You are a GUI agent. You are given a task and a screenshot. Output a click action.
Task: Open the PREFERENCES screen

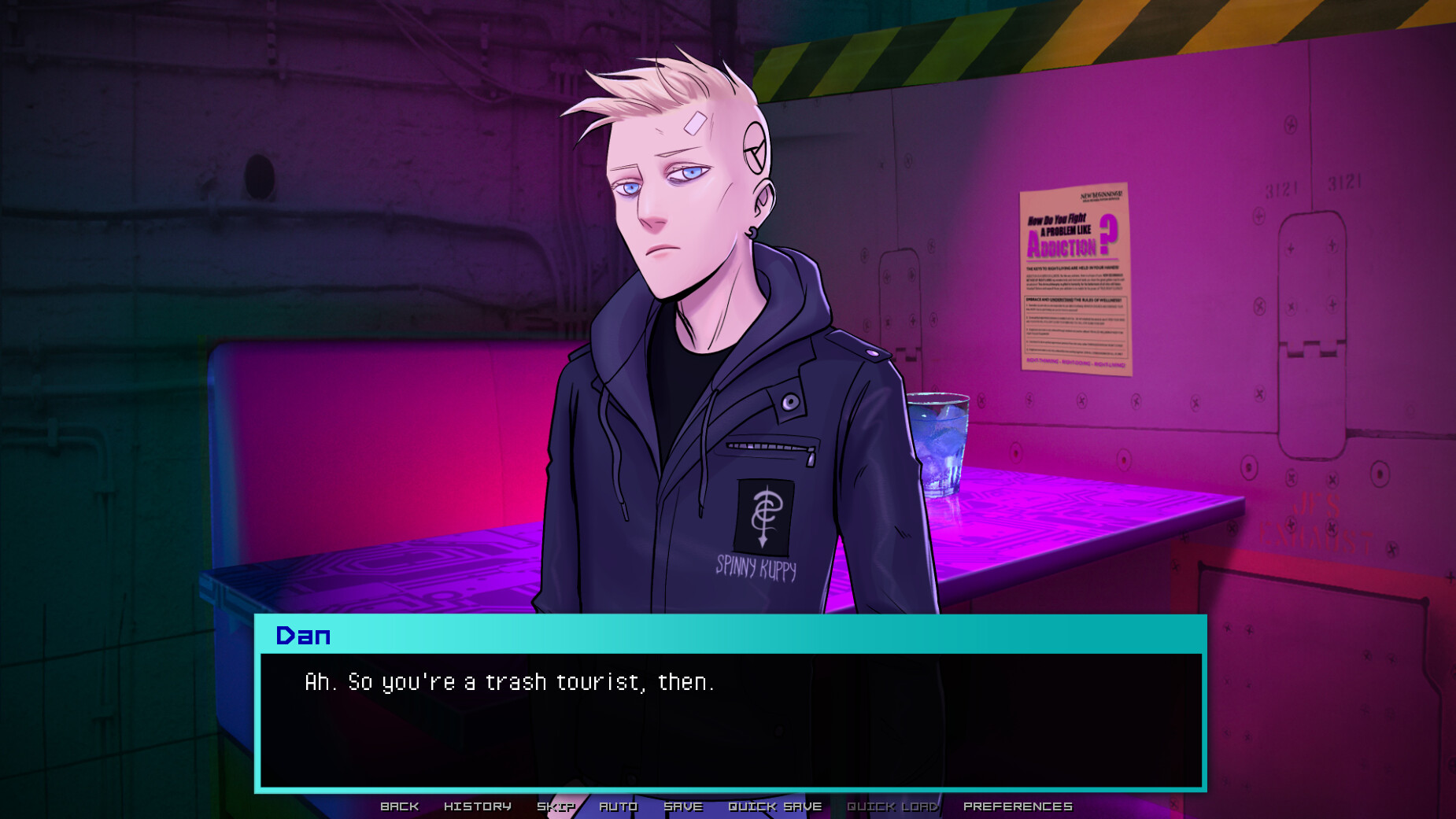click(x=1018, y=806)
